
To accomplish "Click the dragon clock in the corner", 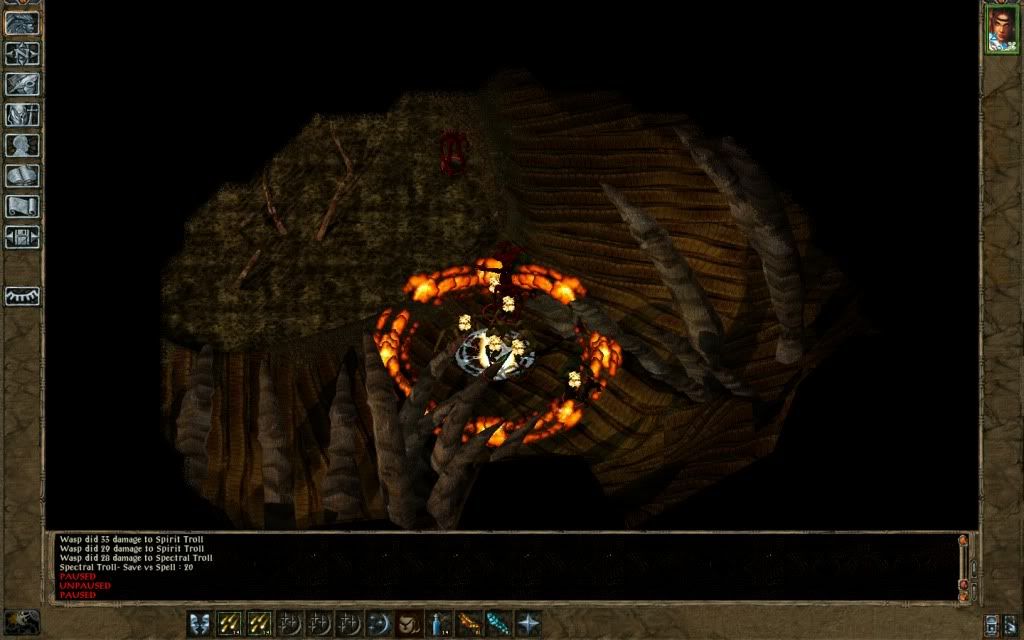I will point(22,621).
